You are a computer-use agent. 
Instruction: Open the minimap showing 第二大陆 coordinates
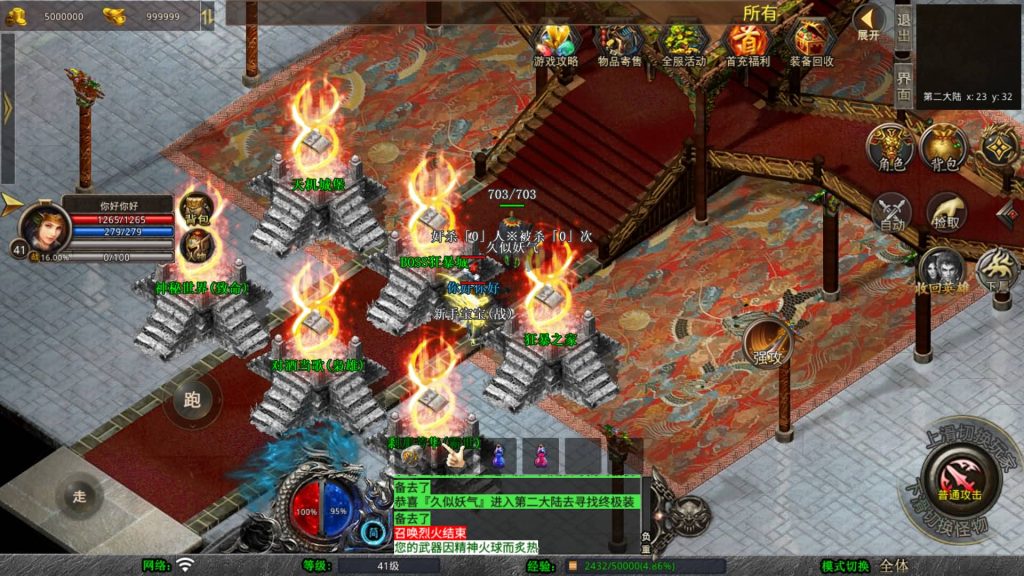pyautogui.click(x=967, y=55)
